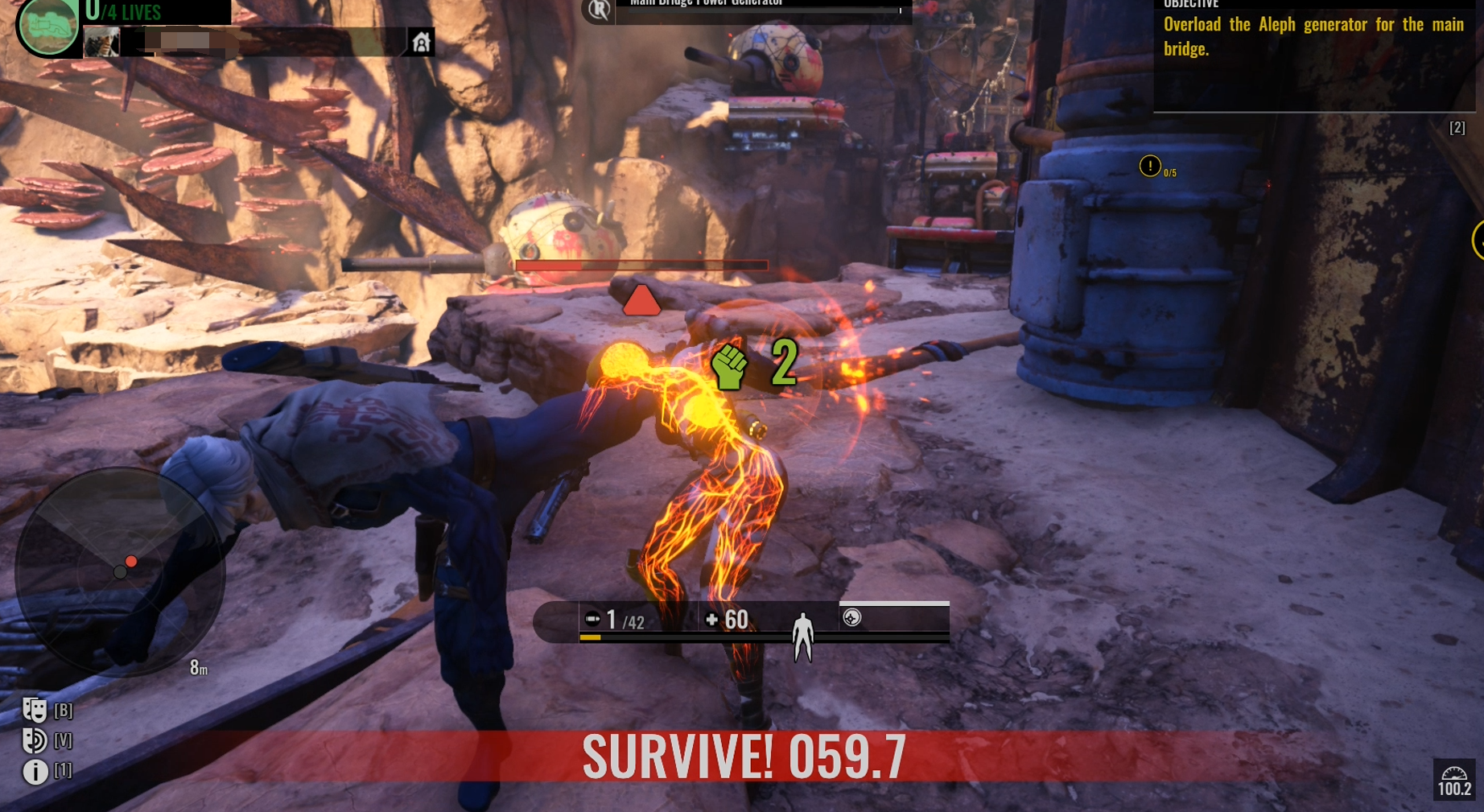The width and height of the screenshot is (1484, 812).
Task: Show the info panel icon
Action: (x=35, y=771)
